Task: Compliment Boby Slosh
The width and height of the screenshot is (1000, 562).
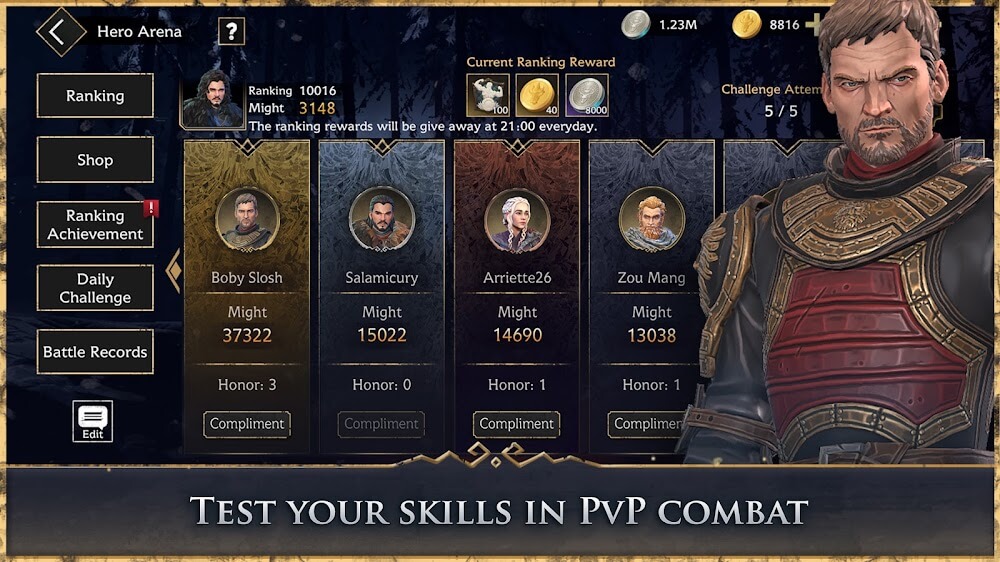Action: click(247, 424)
